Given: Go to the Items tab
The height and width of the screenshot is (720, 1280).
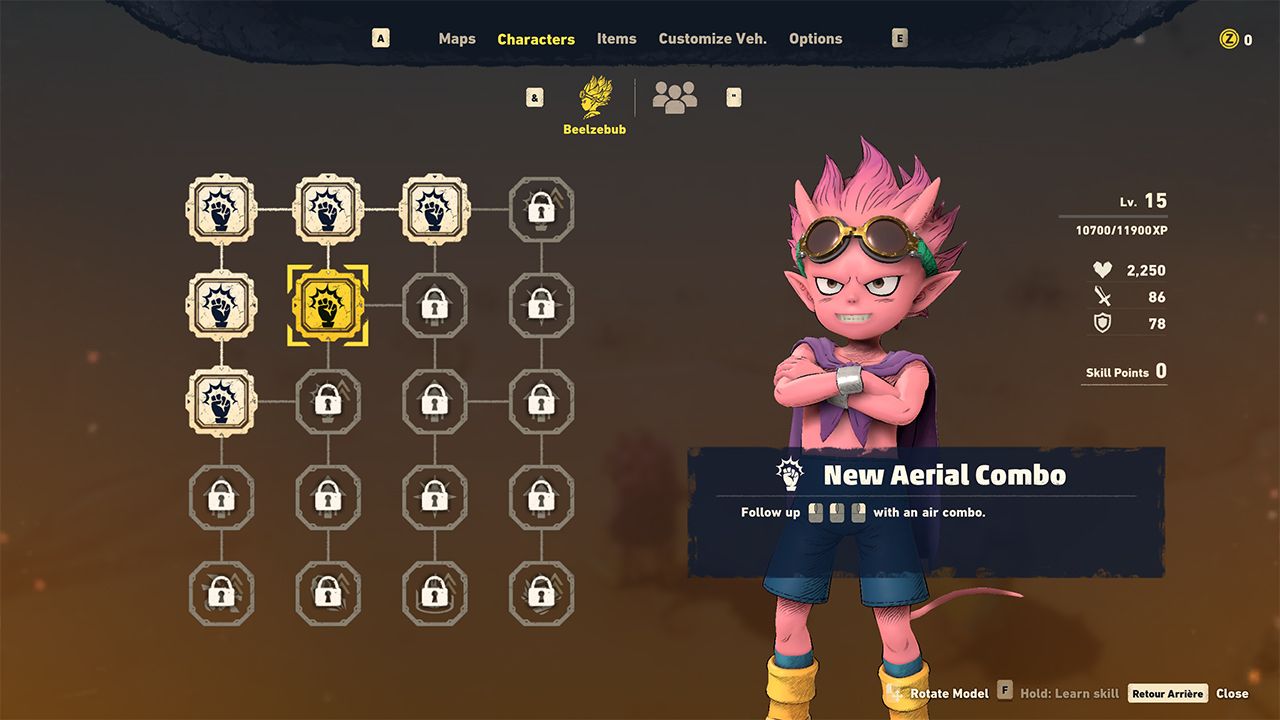Looking at the screenshot, I should pyautogui.click(x=616, y=39).
